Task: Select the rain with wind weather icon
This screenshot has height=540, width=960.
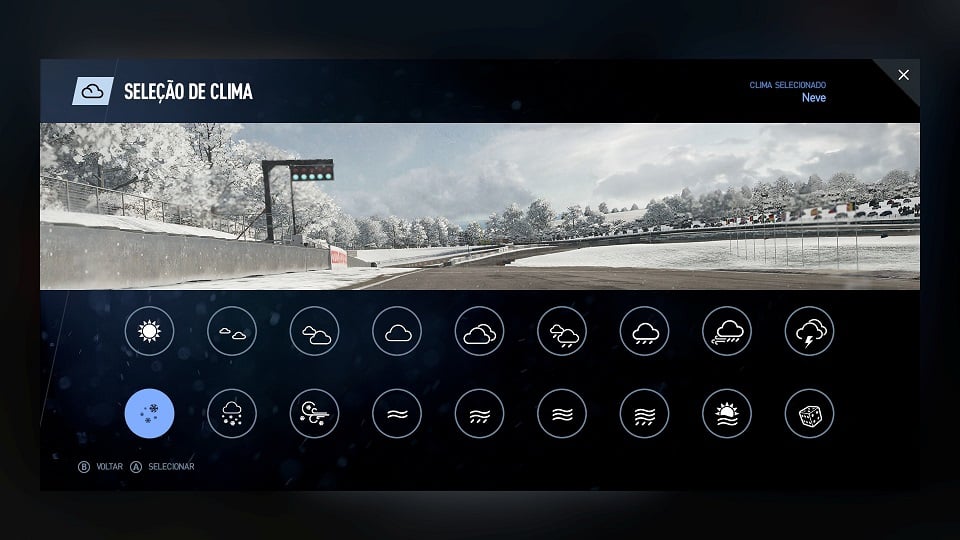Action: [x=727, y=331]
